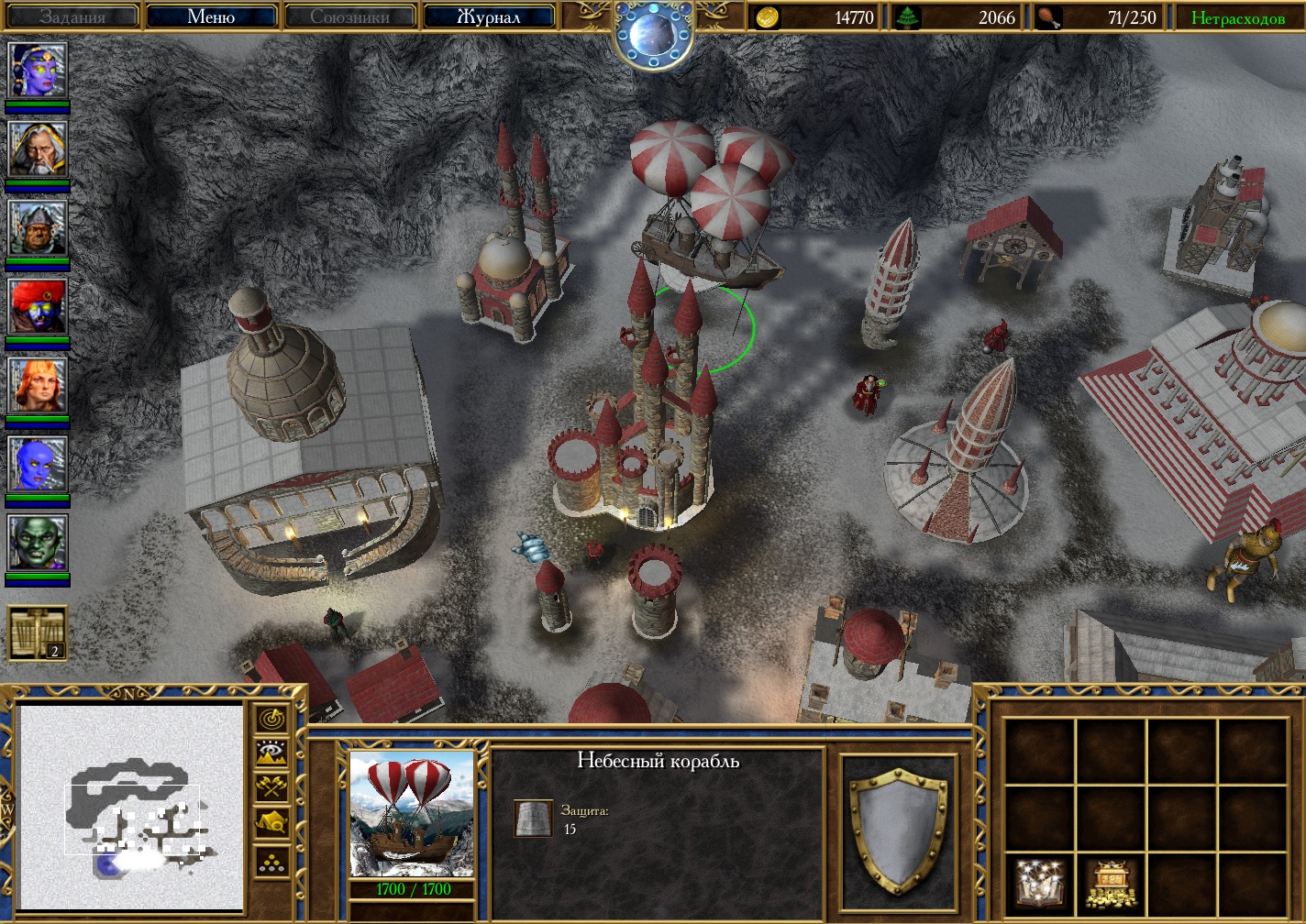Select the helmeted dwarf hero portrait
This screenshot has width=1306, height=924.
pos(38,227)
